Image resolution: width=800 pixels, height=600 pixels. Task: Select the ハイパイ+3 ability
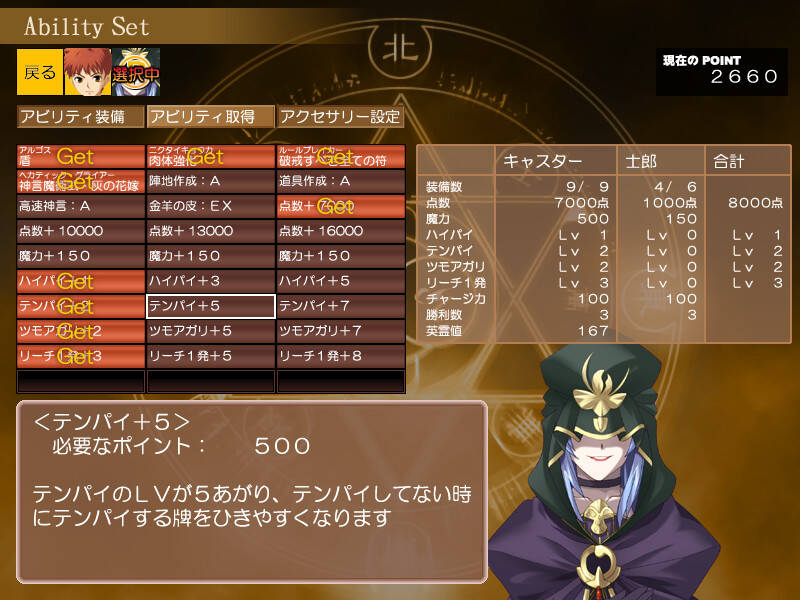pyautogui.click(x=211, y=282)
